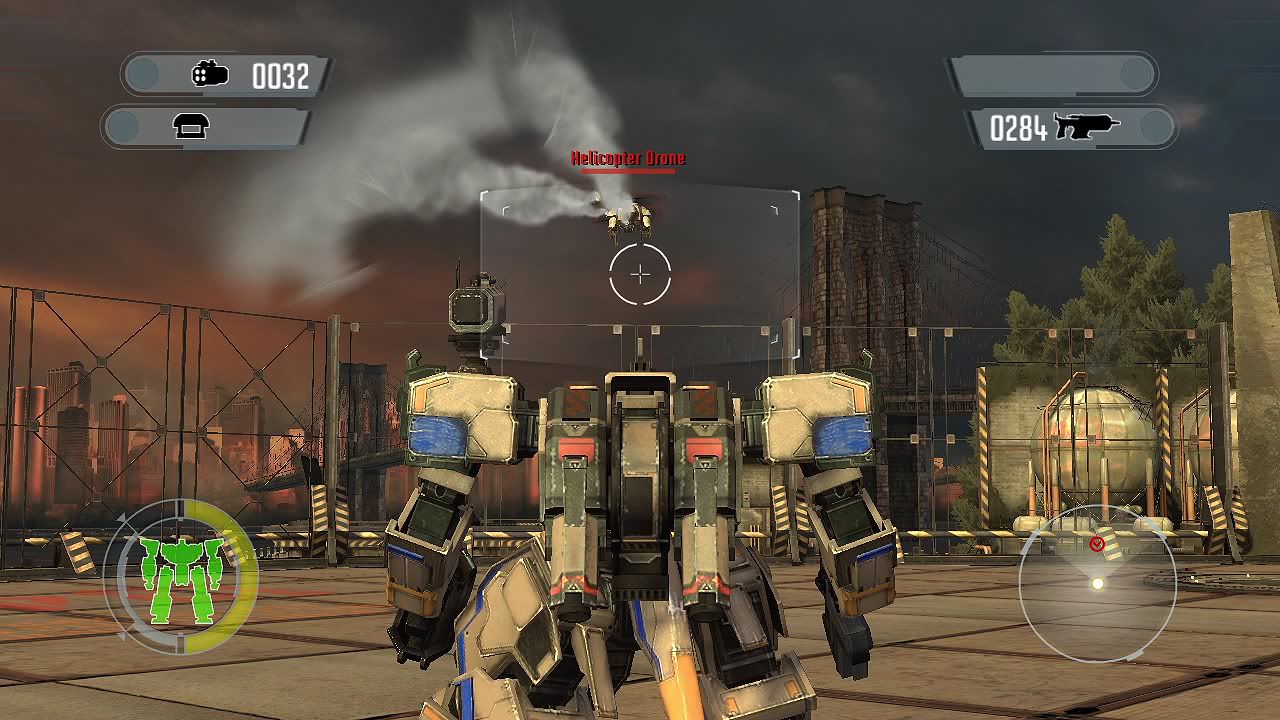This screenshot has width=1280, height=720.
Task: Open the circular radar minimap
Action: 1097,584
